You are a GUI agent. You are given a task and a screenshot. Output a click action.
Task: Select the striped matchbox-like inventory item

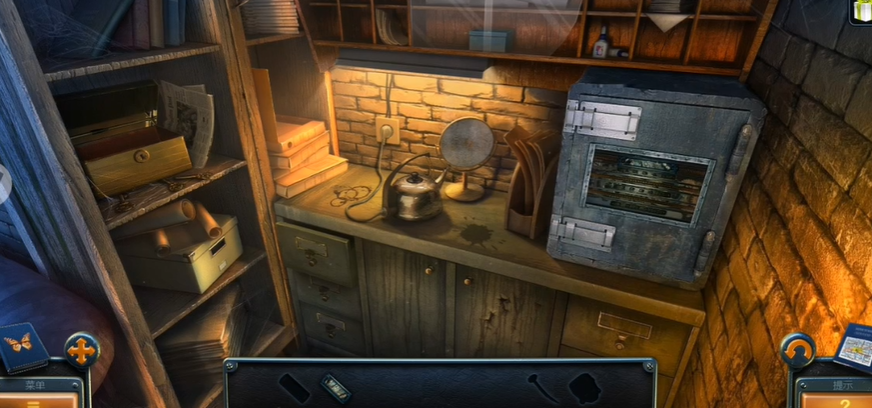tap(336, 387)
